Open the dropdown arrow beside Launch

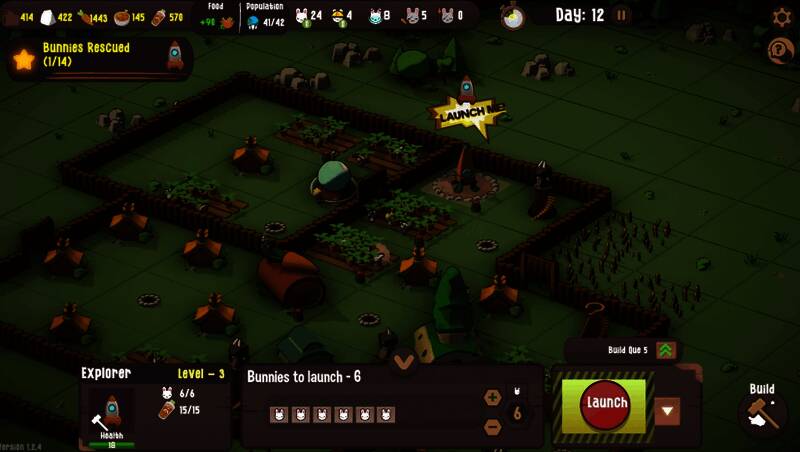667,411
